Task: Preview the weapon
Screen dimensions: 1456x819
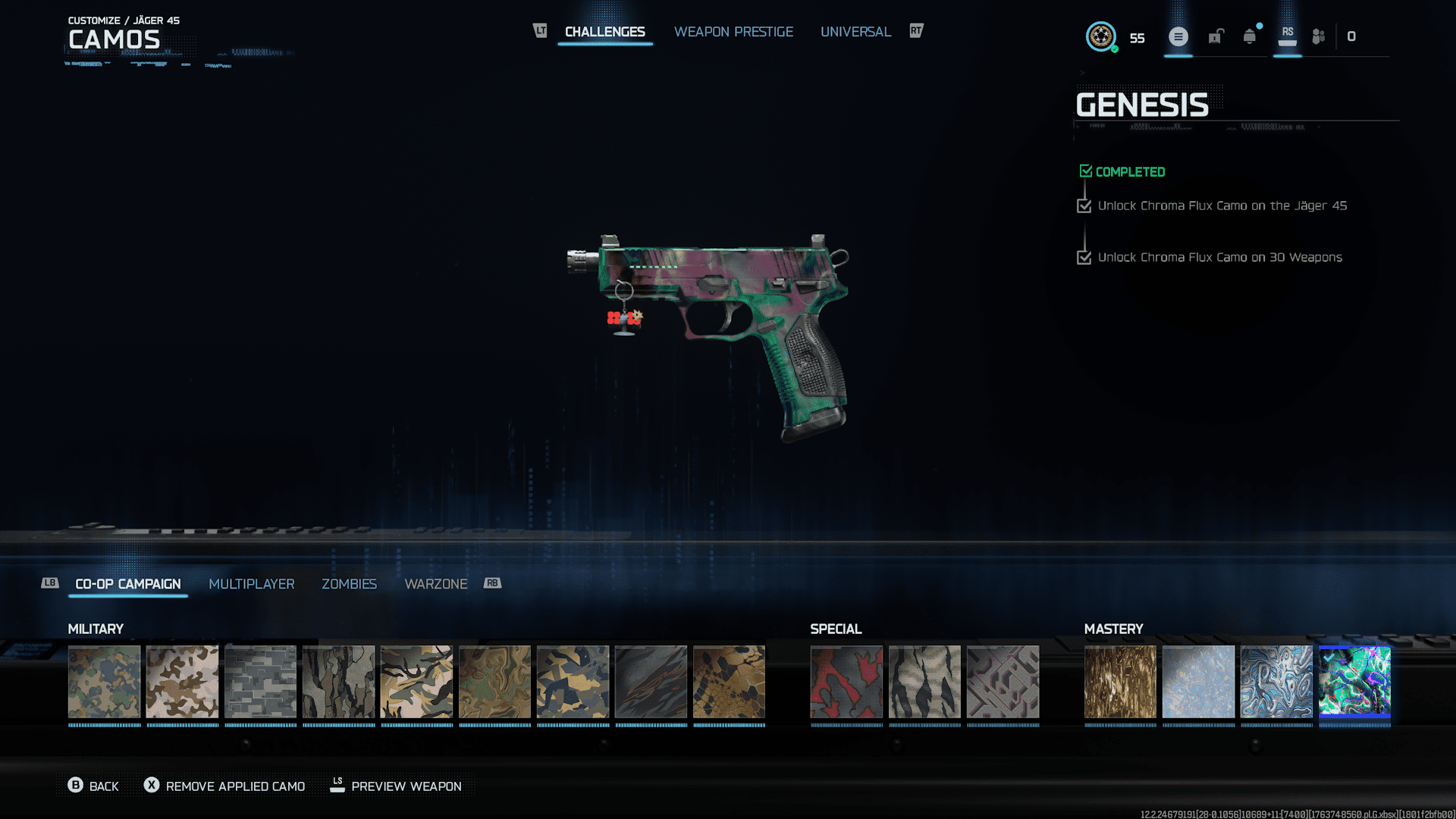Action: 396,786
